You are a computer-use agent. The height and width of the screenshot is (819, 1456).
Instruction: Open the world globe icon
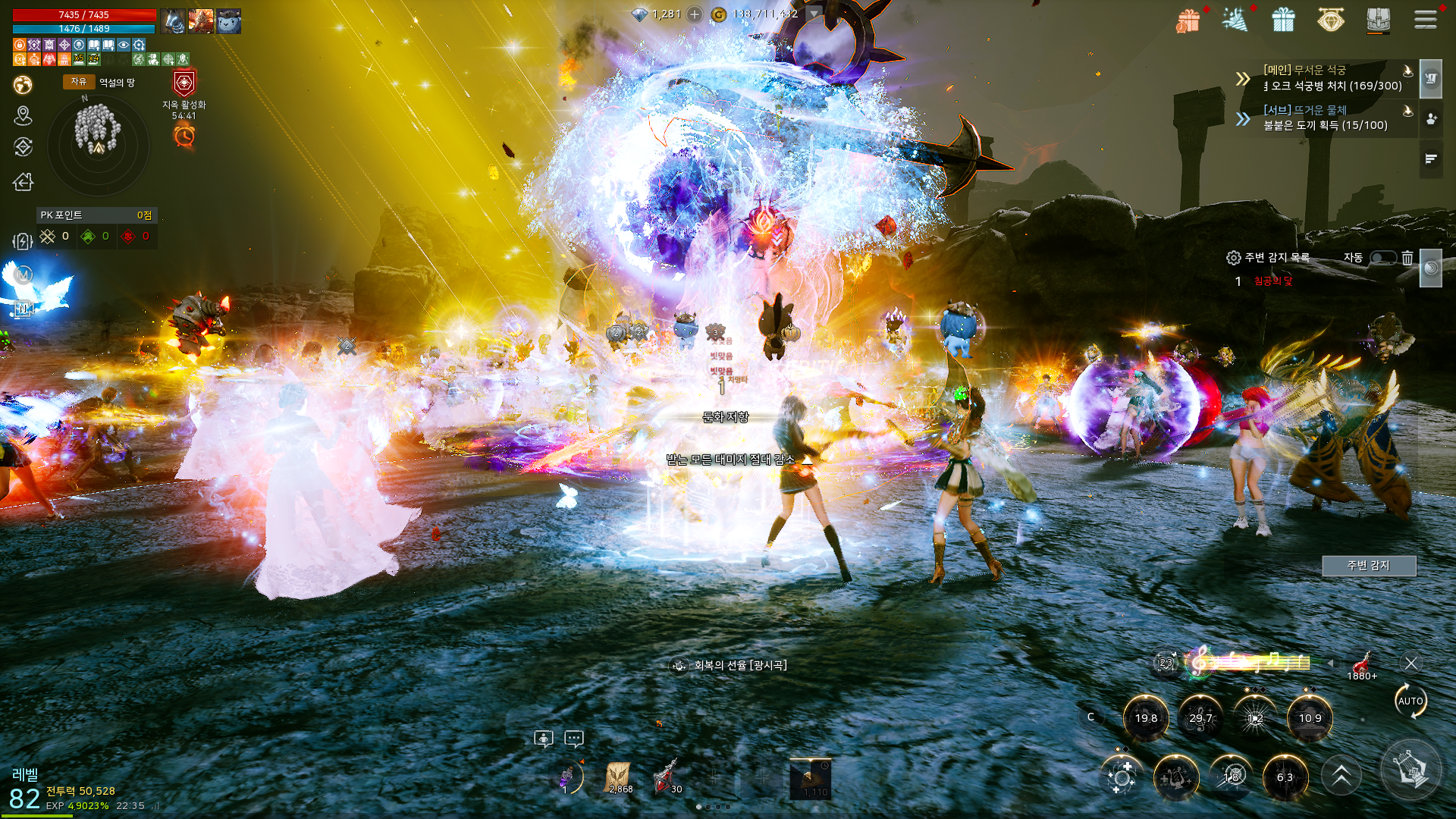pos(23,84)
